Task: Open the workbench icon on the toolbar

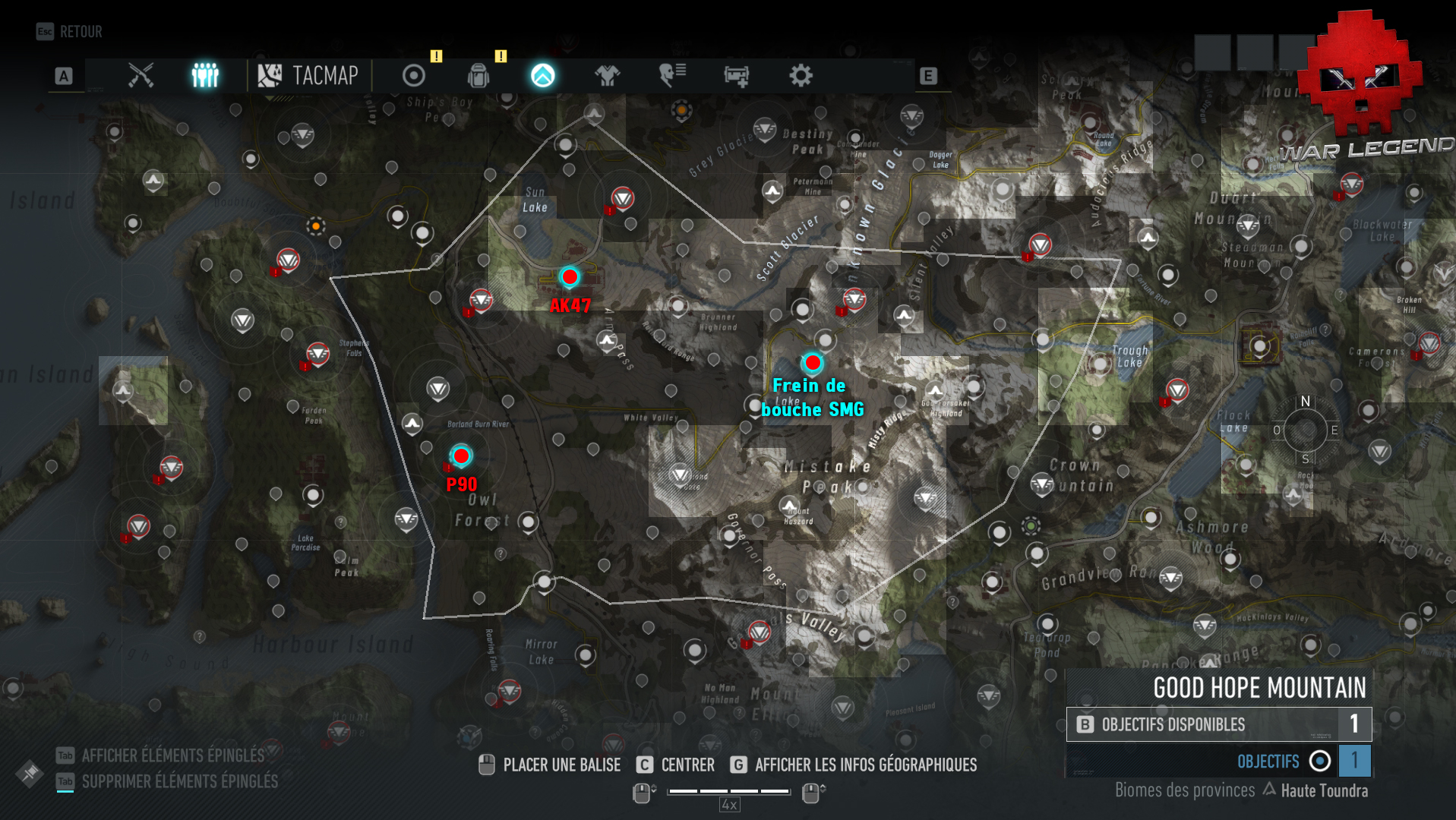Action: click(736, 76)
